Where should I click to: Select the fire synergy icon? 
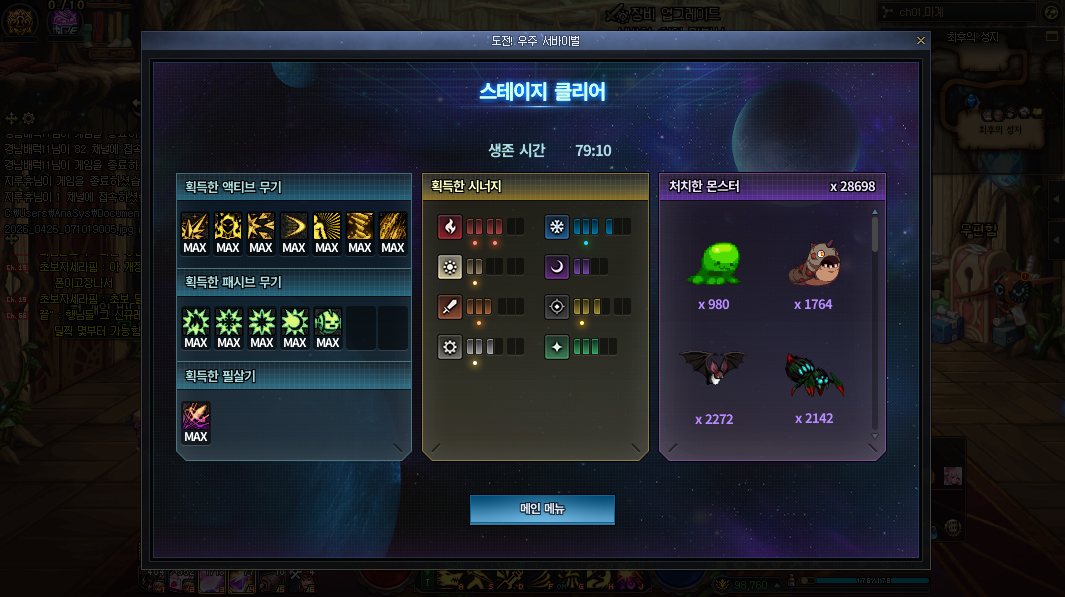point(450,227)
